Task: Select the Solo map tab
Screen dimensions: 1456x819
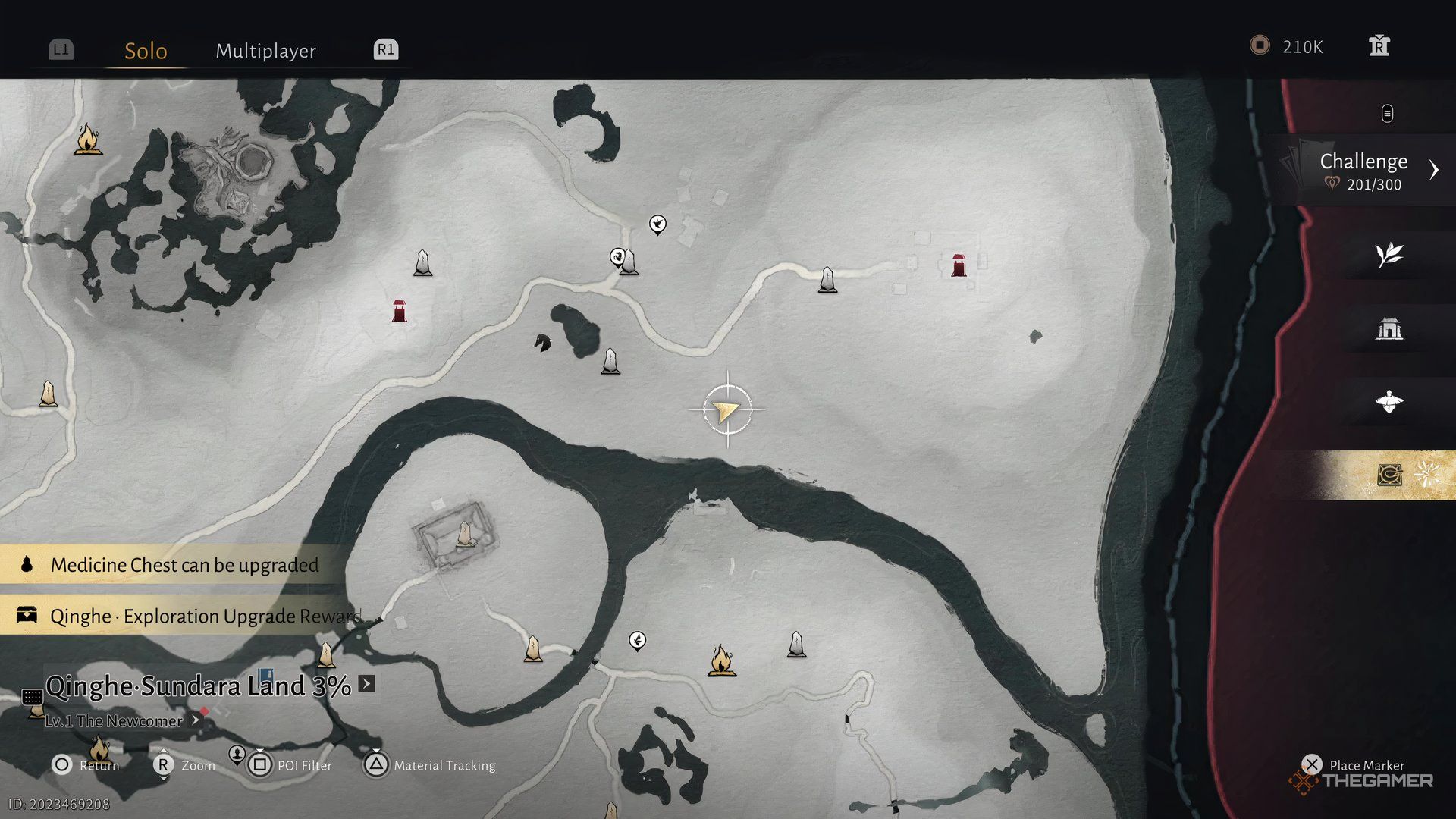Action: point(146,51)
